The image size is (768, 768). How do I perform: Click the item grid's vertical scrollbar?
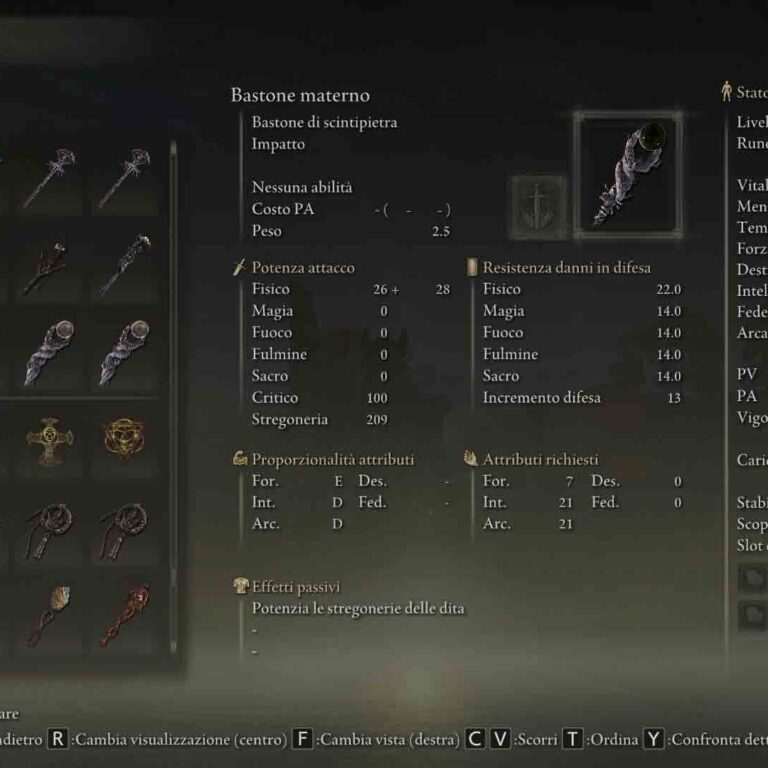point(175,400)
